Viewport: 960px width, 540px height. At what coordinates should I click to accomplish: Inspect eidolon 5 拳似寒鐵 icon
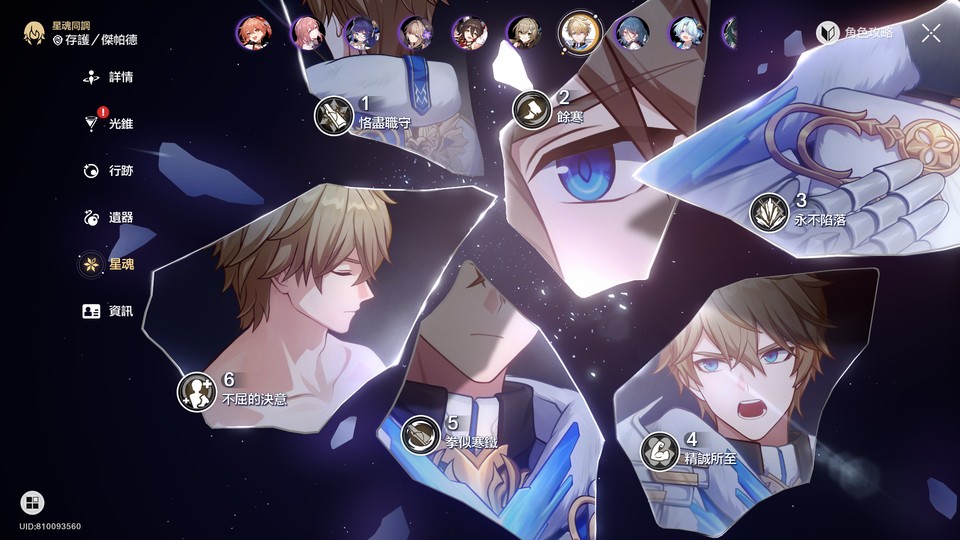[421, 434]
